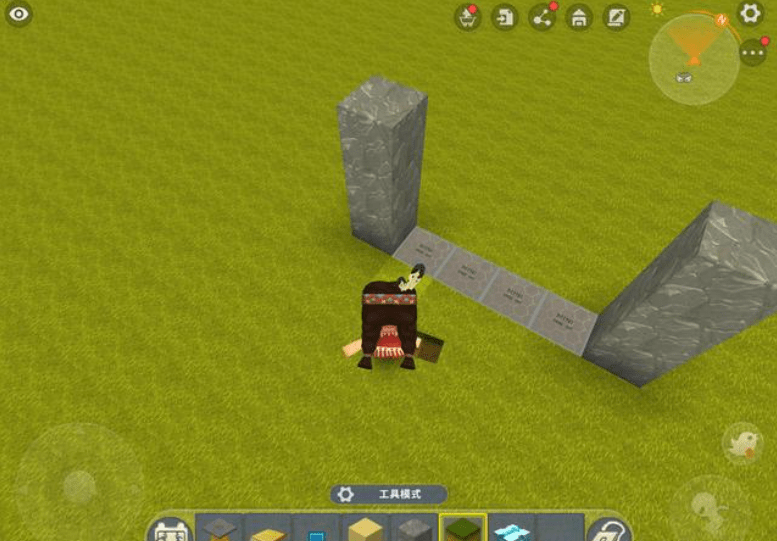The image size is (777, 541).
Task: Select the dark stone block slot
Action: click(414, 529)
